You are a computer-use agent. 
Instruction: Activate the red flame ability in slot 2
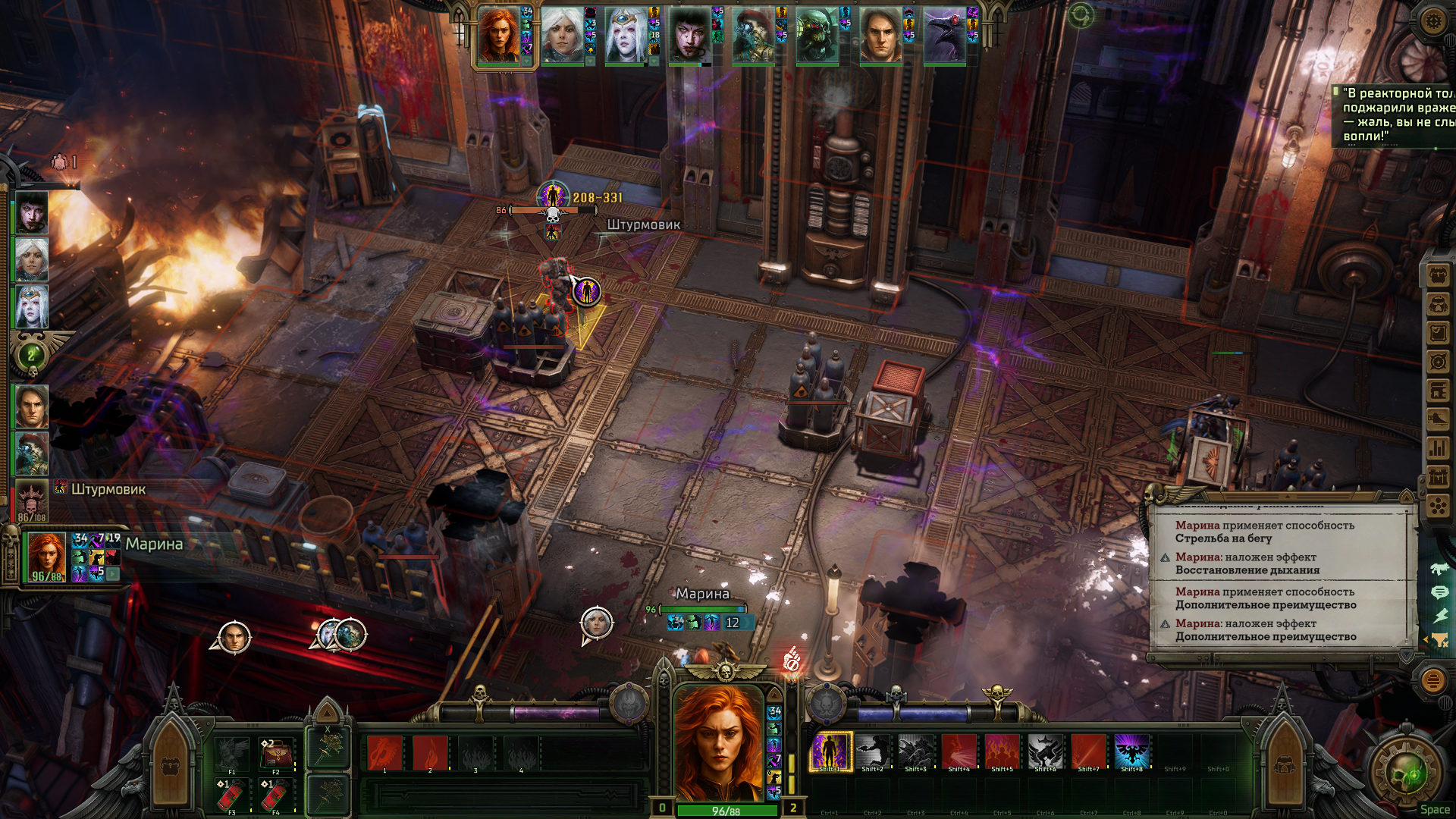pos(430,753)
